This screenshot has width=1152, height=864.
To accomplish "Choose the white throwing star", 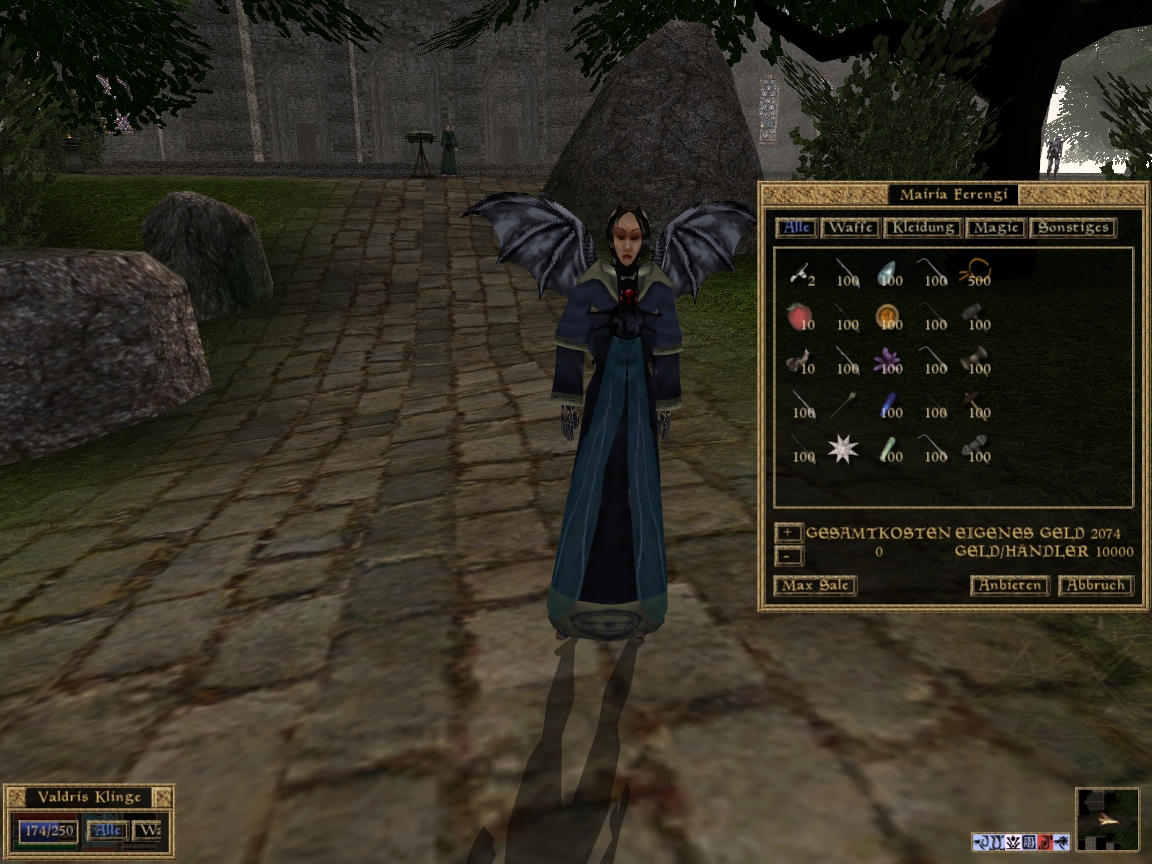I will point(842,449).
